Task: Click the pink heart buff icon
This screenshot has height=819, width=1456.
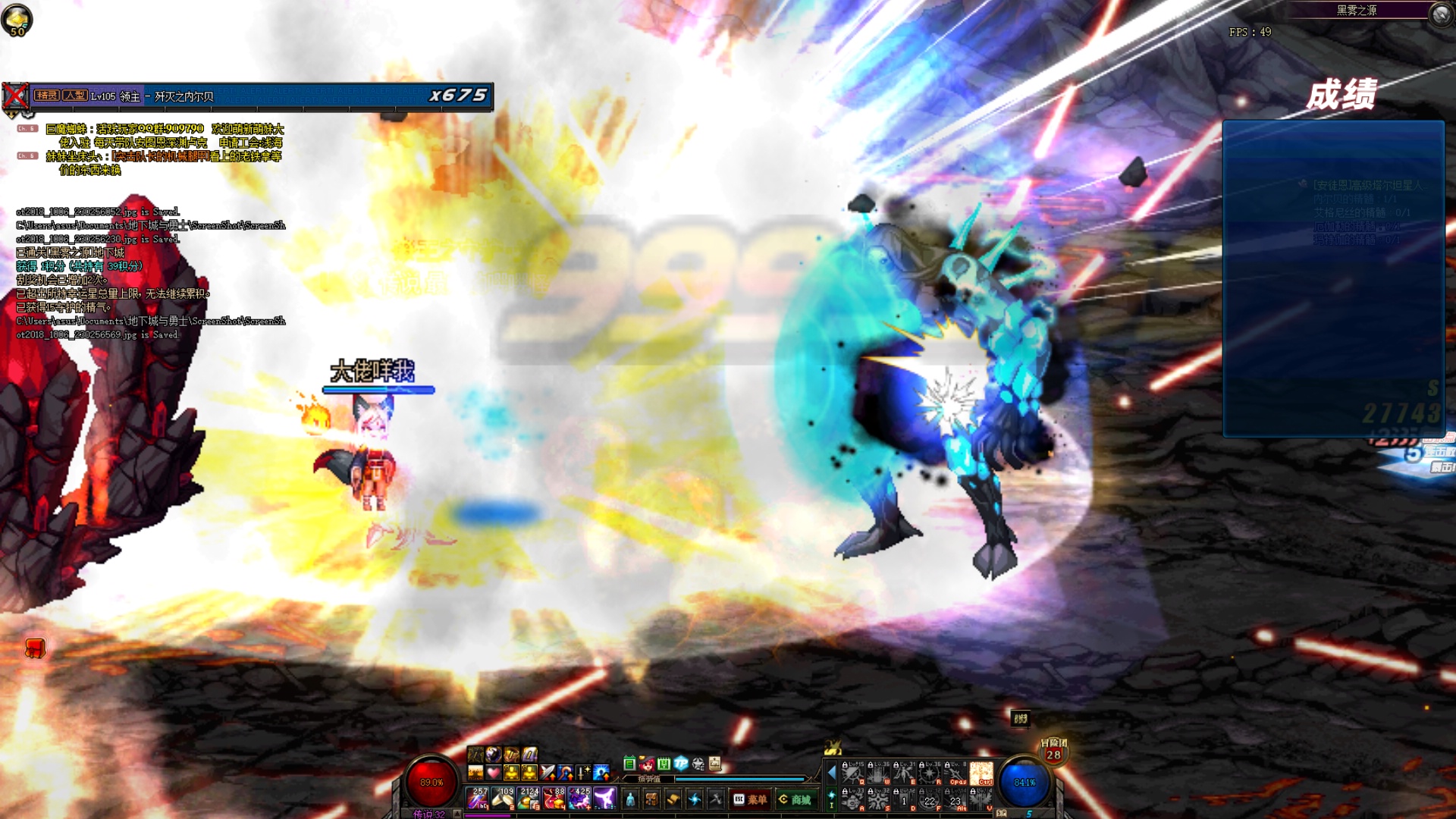Action: click(494, 773)
